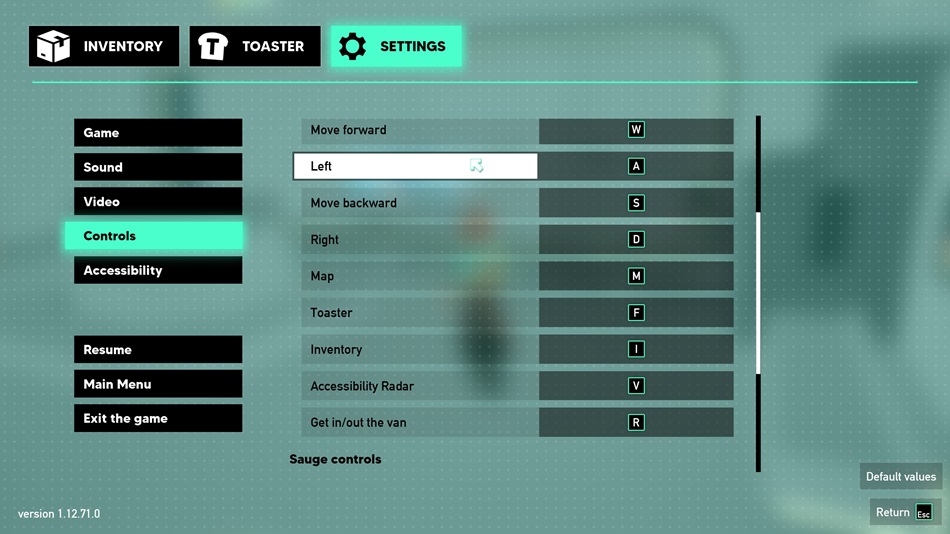Rebind the Accessibility Radar key V
950x534 pixels.
tap(636, 386)
